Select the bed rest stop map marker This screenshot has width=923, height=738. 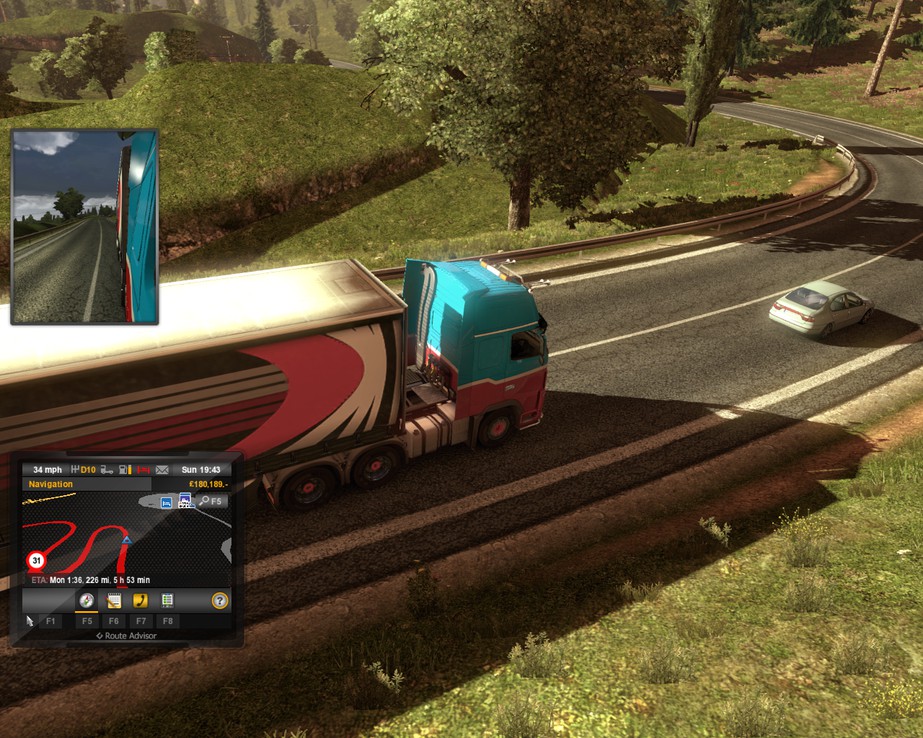click(x=166, y=503)
